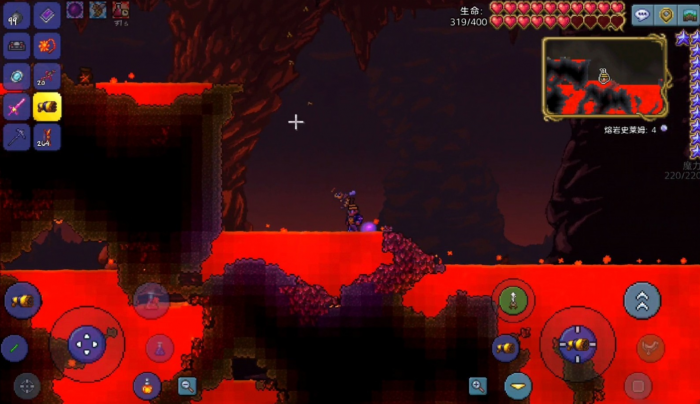The height and width of the screenshot is (404, 700).
Task: Select the purple spell tome slot
Action: [47, 15]
